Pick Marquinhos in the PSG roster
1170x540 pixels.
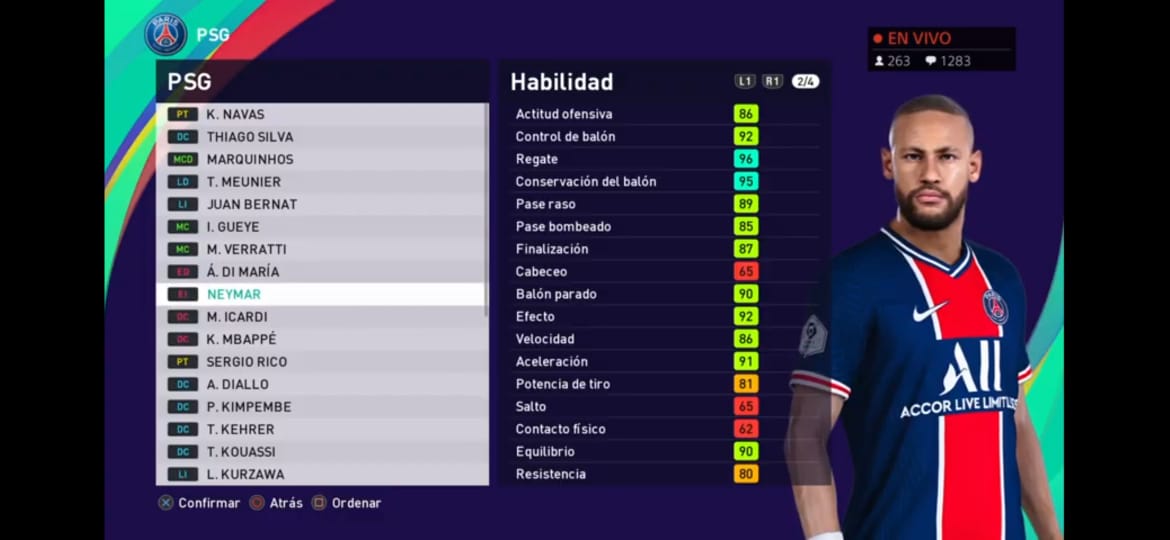tap(320, 159)
